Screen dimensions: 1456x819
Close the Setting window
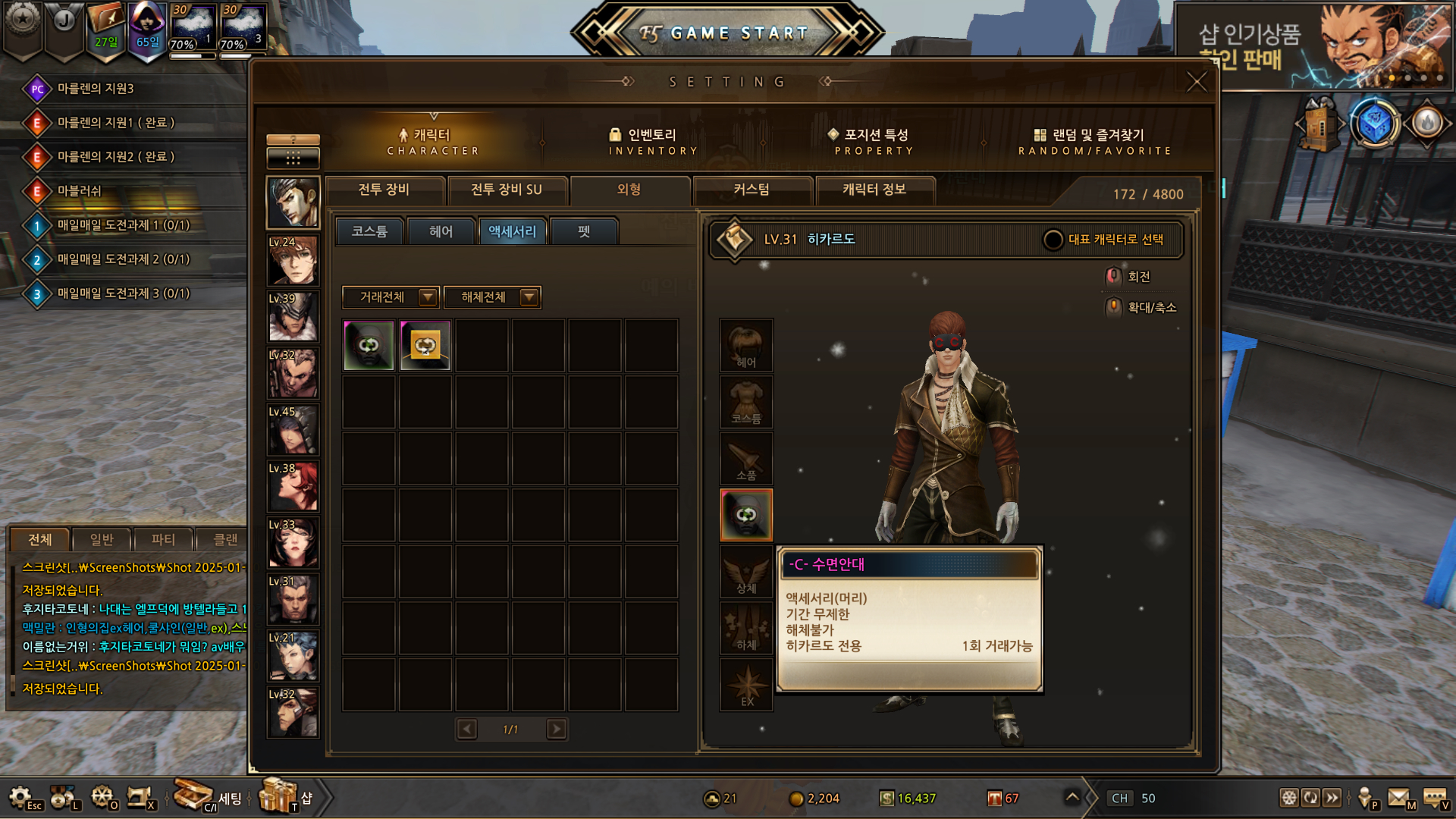pyautogui.click(x=1196, y=82)
